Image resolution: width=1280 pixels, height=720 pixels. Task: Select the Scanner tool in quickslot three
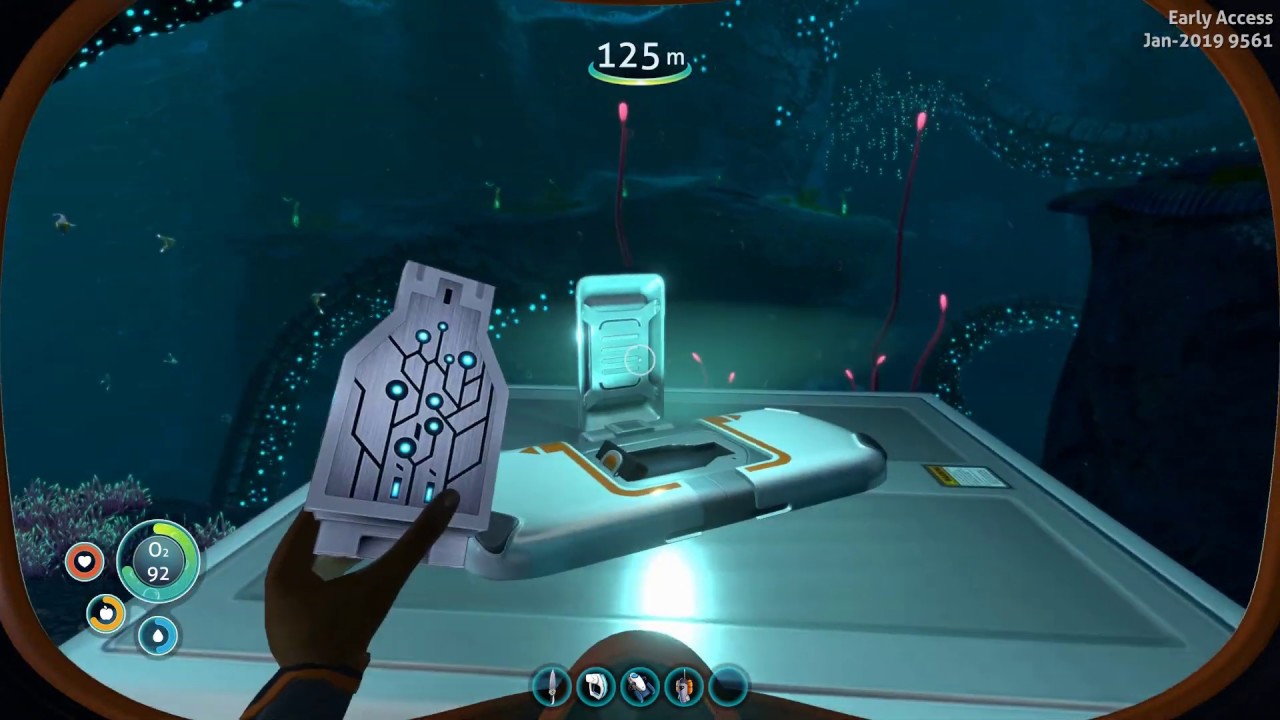coord(641,685)
